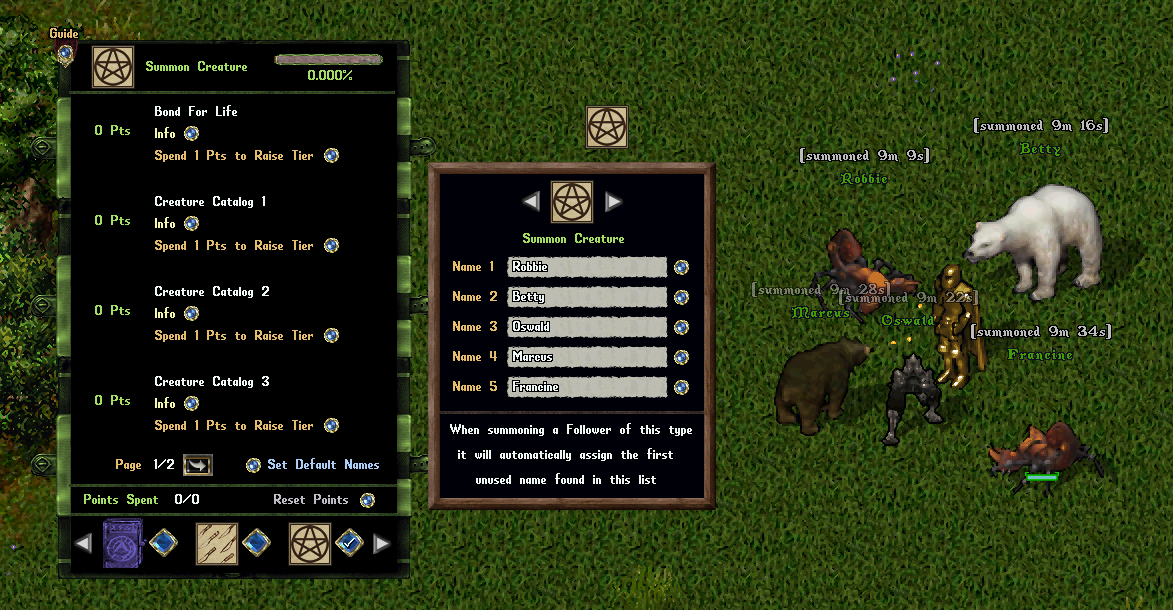Raise the Creature Catalog 3 tier
Viewport: 1173px width, 610px height.
331,426
